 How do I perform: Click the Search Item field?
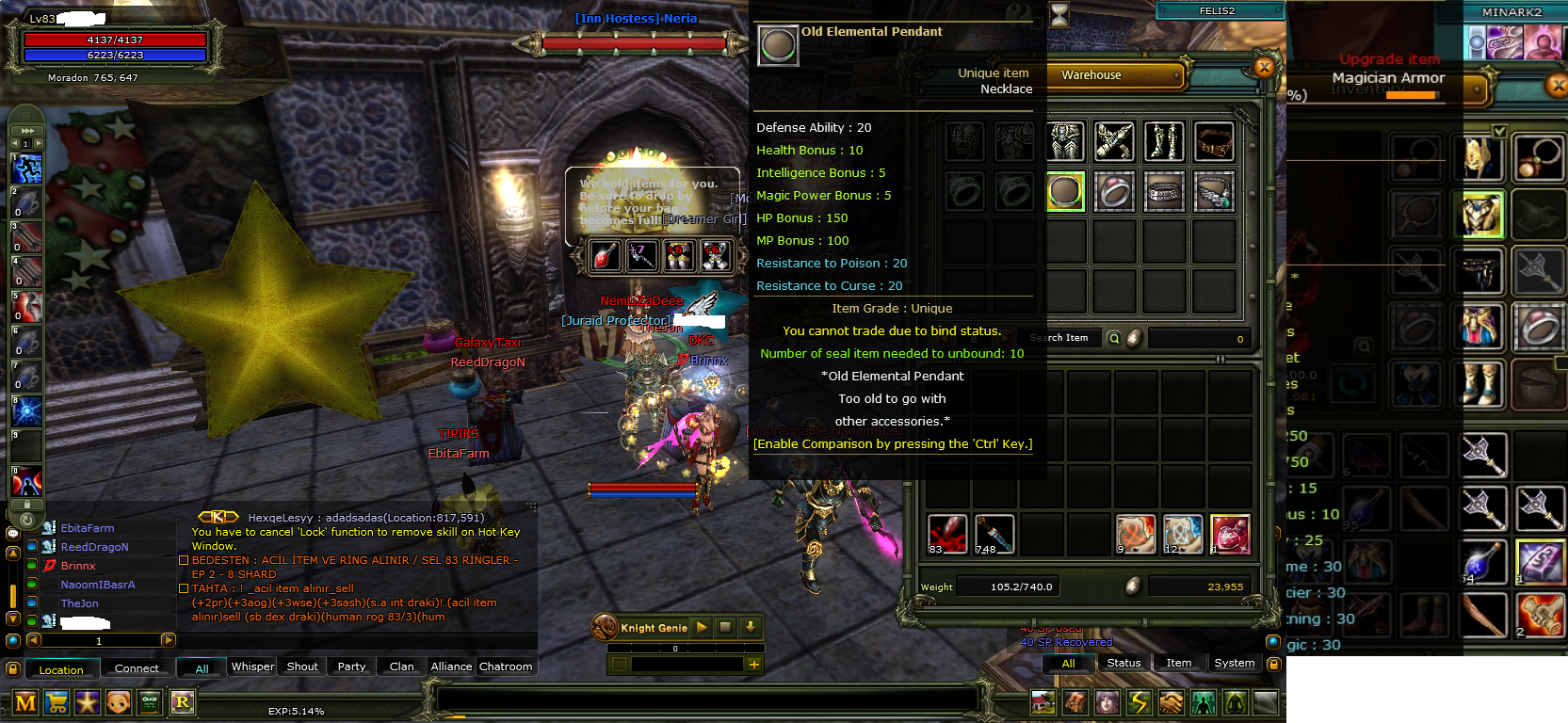tap(1059, 338)
